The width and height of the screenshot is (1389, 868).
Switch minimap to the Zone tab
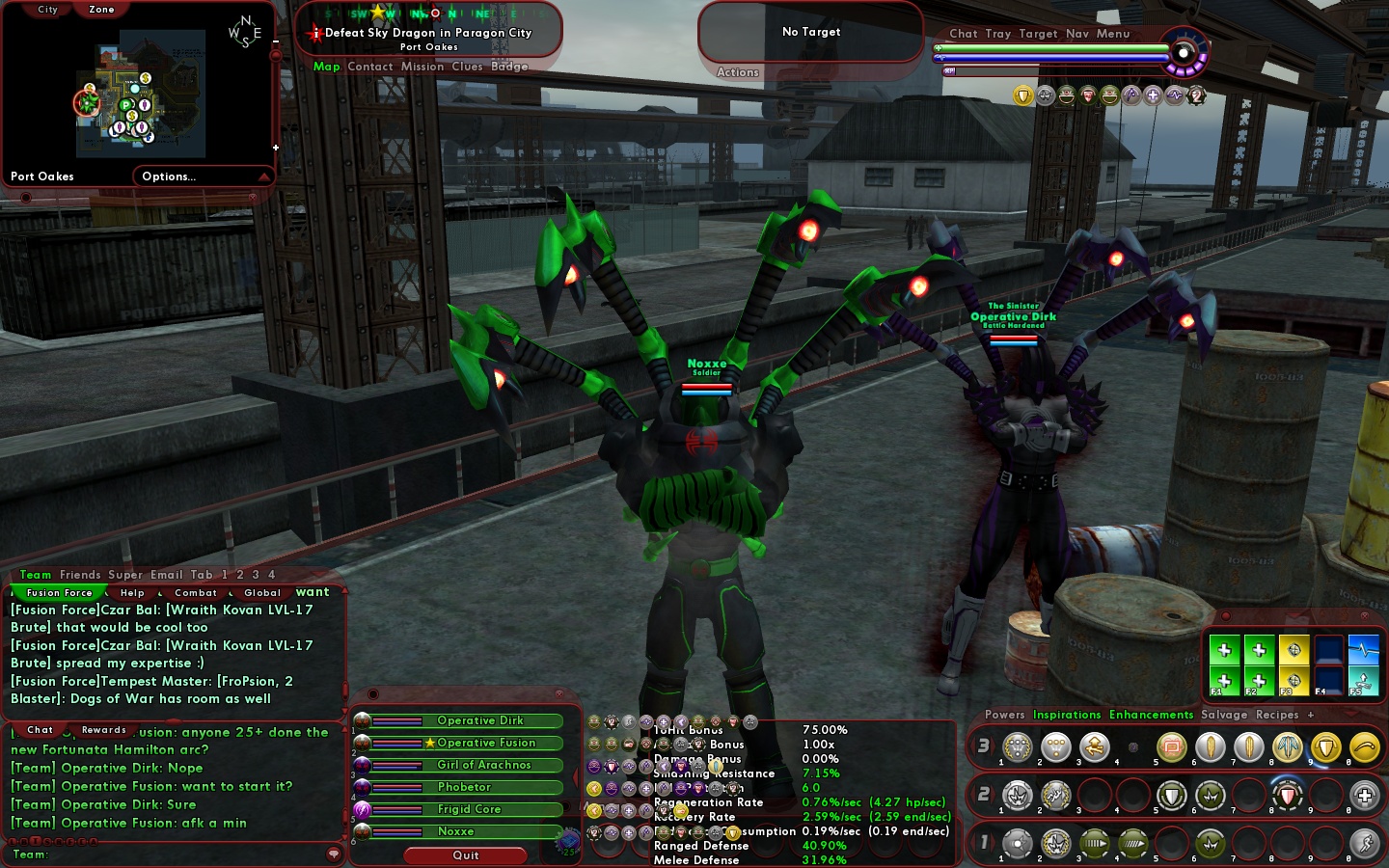click(x=101, y=10)
